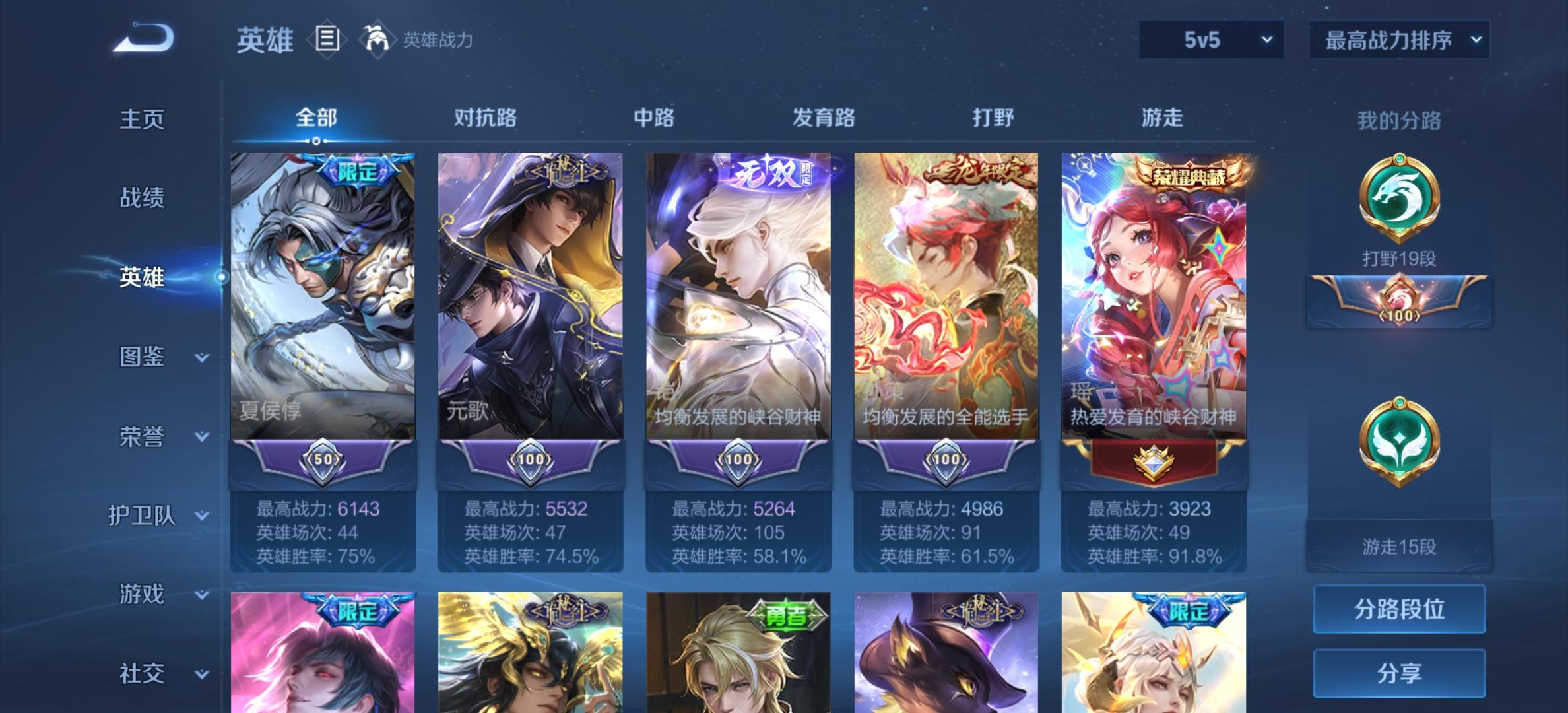Click the 分享 button
This screenshot has width=1568, height=713.
pos(1398,673)
